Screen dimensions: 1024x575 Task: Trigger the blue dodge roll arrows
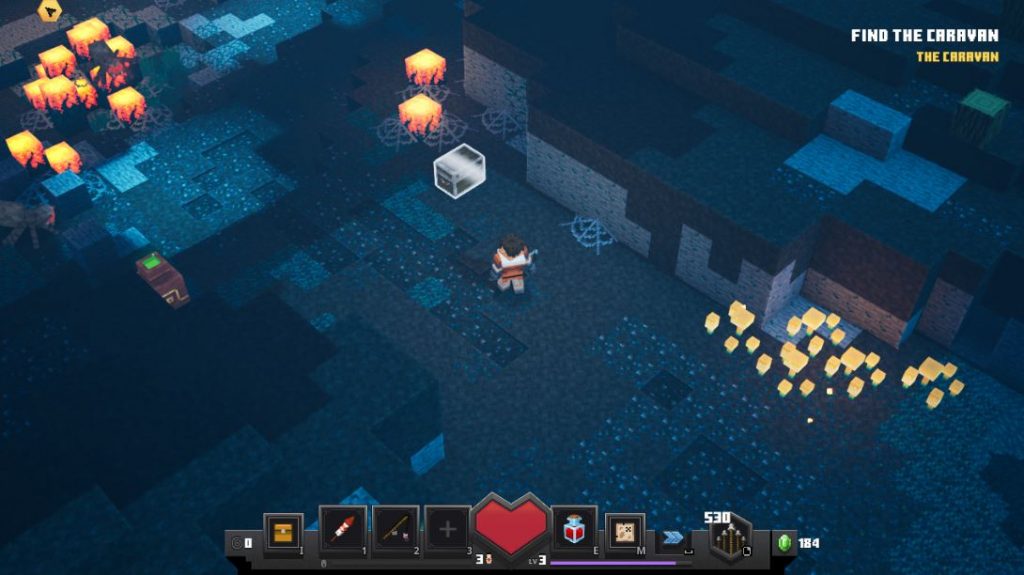pos(673,536)
